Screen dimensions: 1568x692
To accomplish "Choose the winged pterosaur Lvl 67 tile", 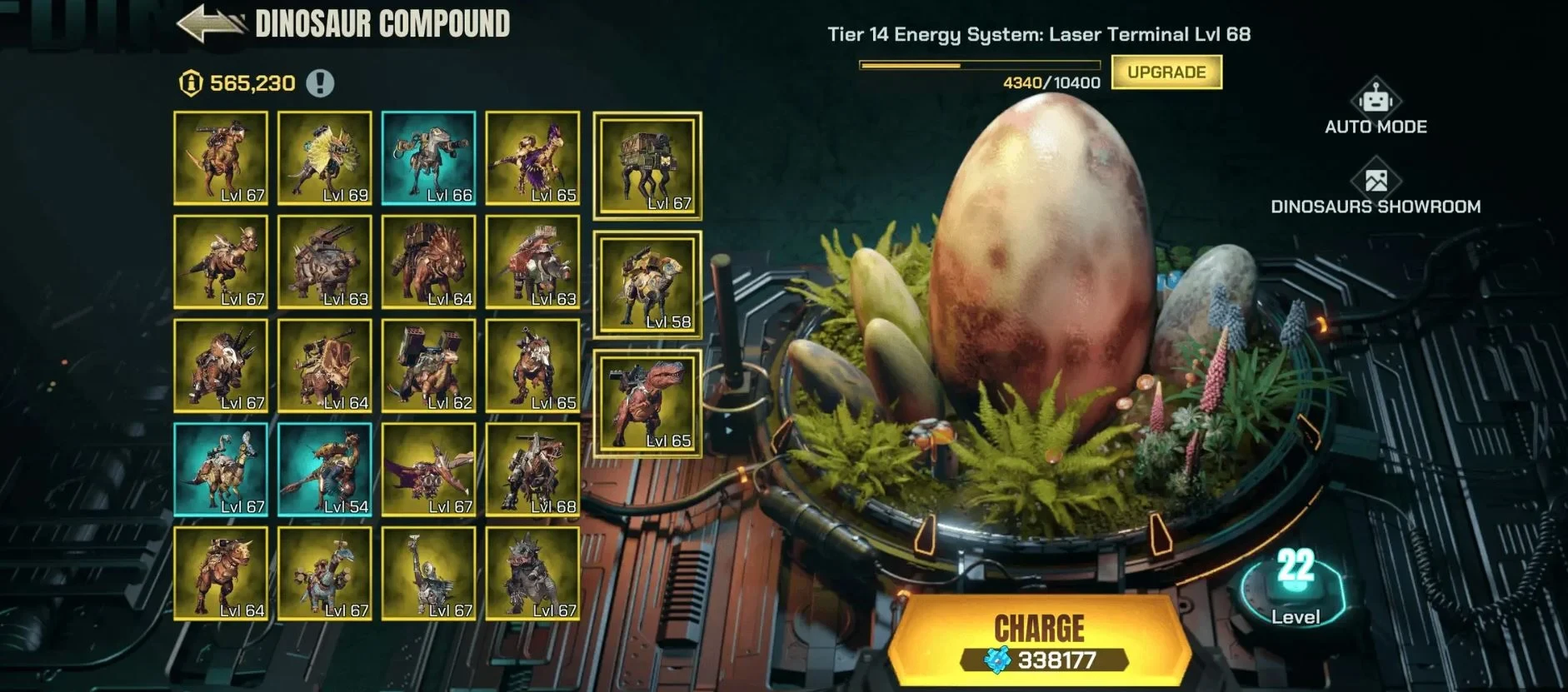I will pyautogui.click(x=429, y=470).
